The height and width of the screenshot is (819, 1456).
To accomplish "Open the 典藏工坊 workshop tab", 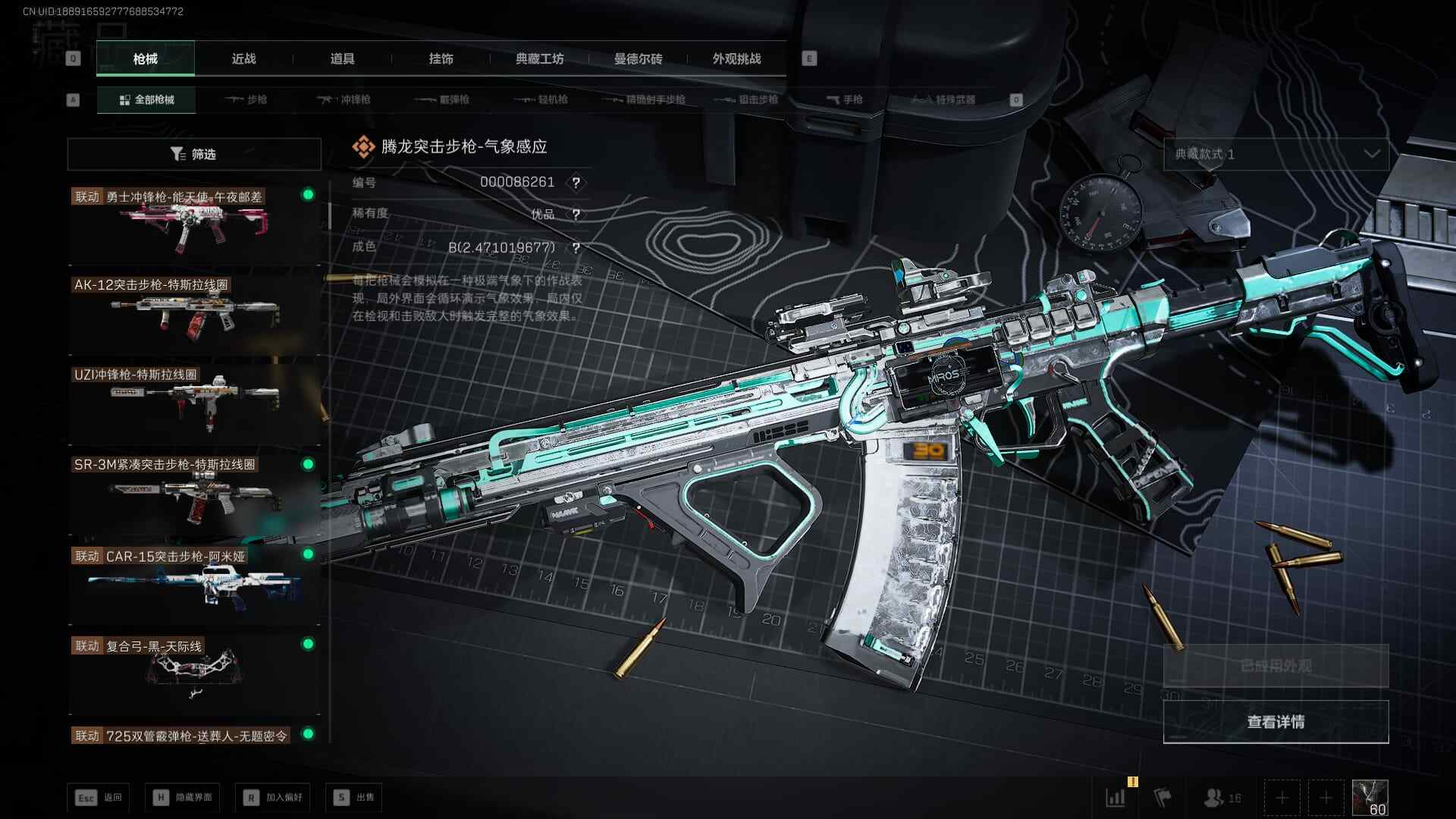I will click(539, 58).
